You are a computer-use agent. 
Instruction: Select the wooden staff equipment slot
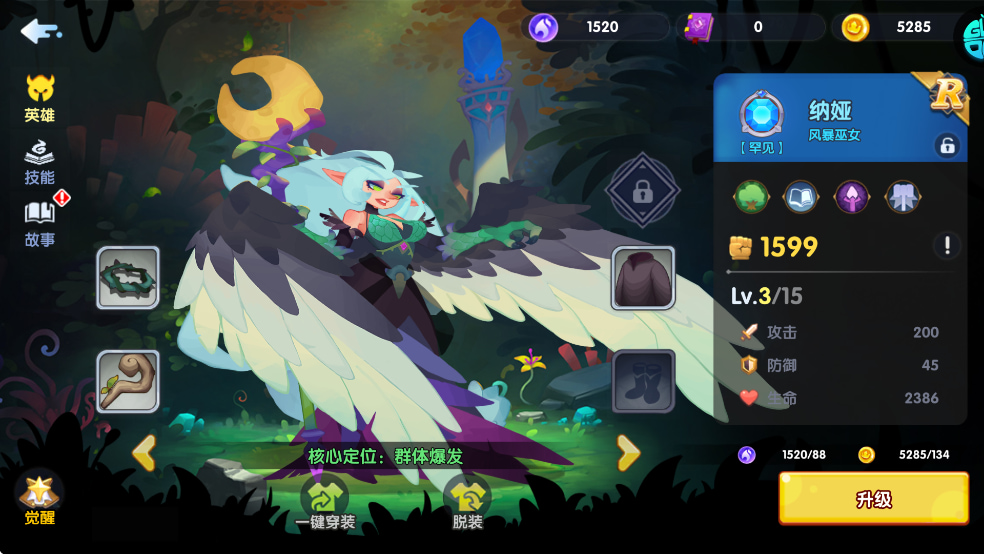click(128, 381)
